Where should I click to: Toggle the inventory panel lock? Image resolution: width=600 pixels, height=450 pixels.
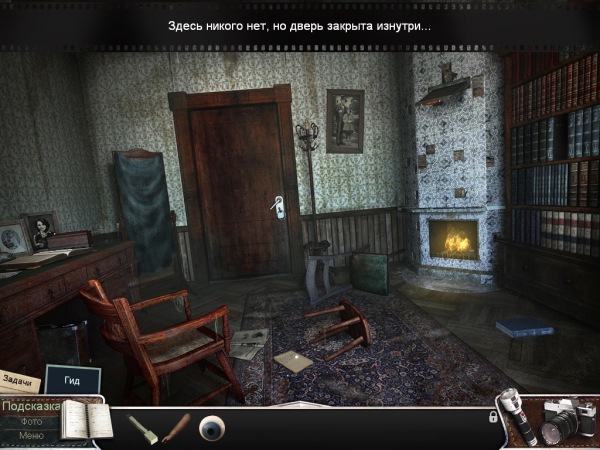coord(493,417)
